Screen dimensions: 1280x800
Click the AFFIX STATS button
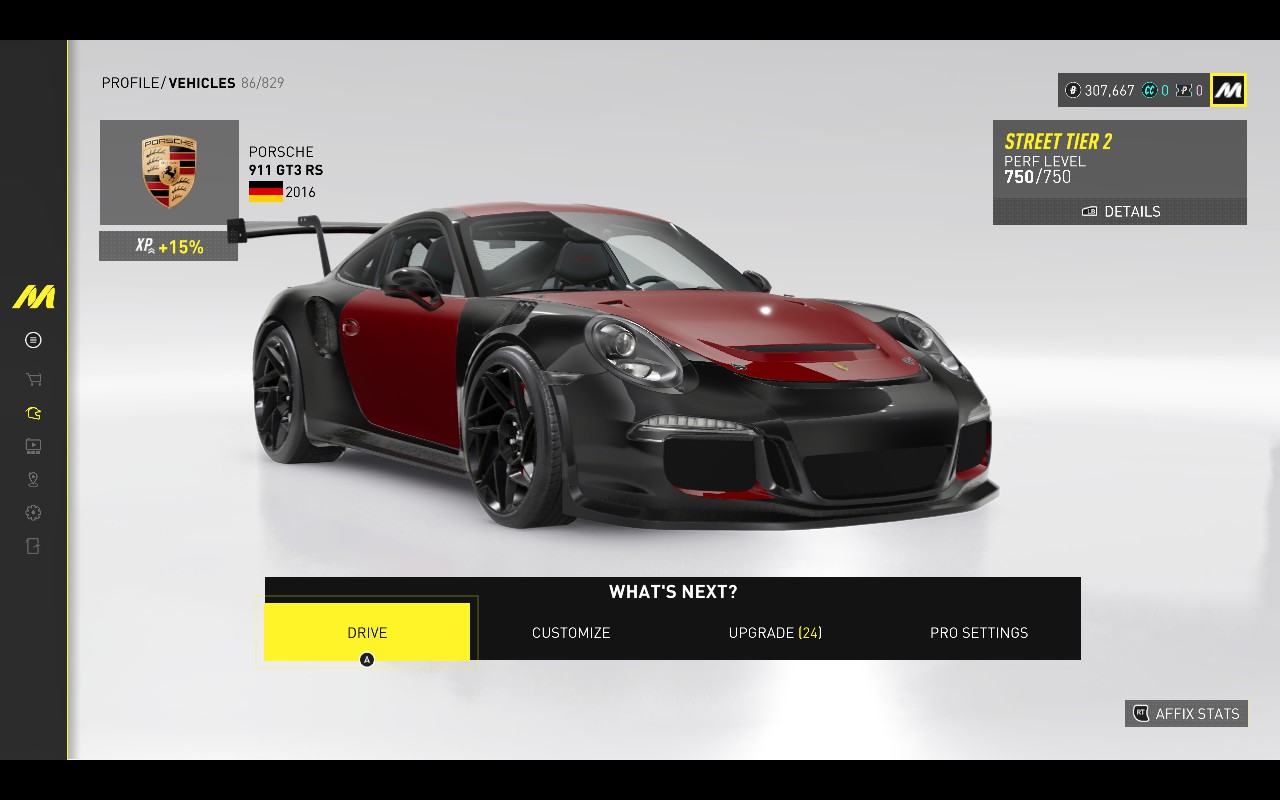click(x=1186, y=713)
